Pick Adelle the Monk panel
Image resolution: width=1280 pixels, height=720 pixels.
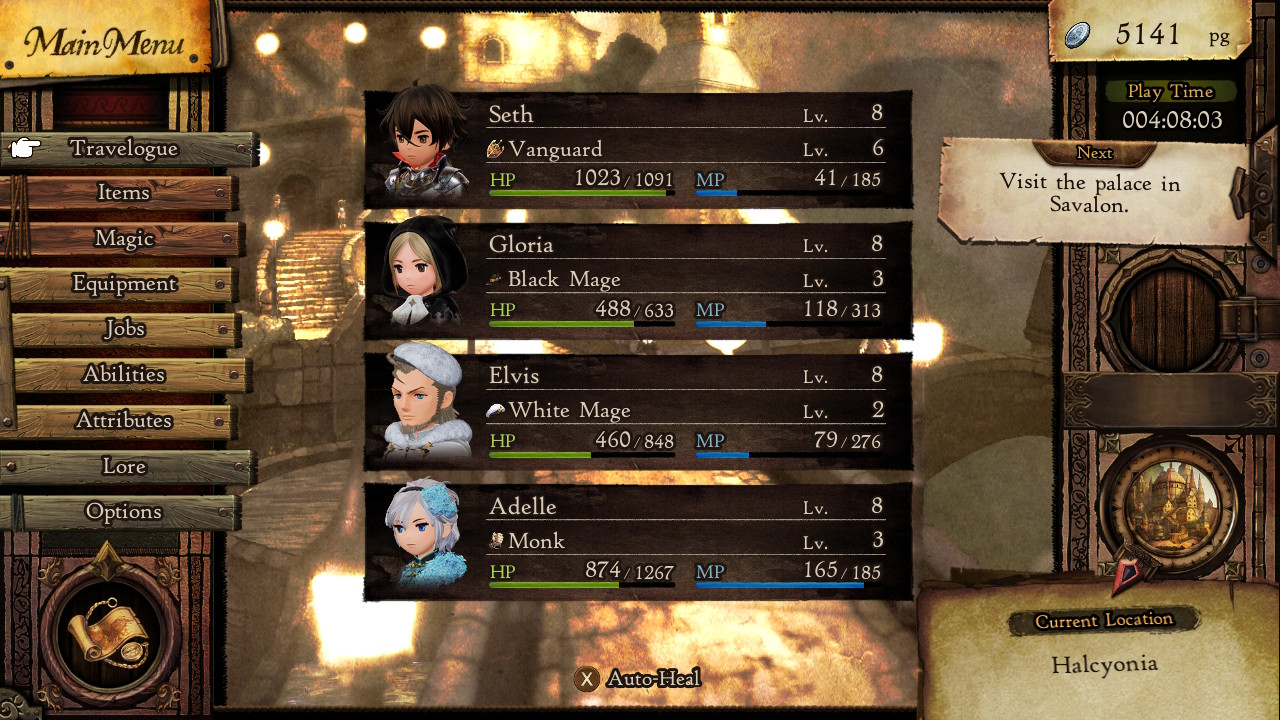pos(638,541)
